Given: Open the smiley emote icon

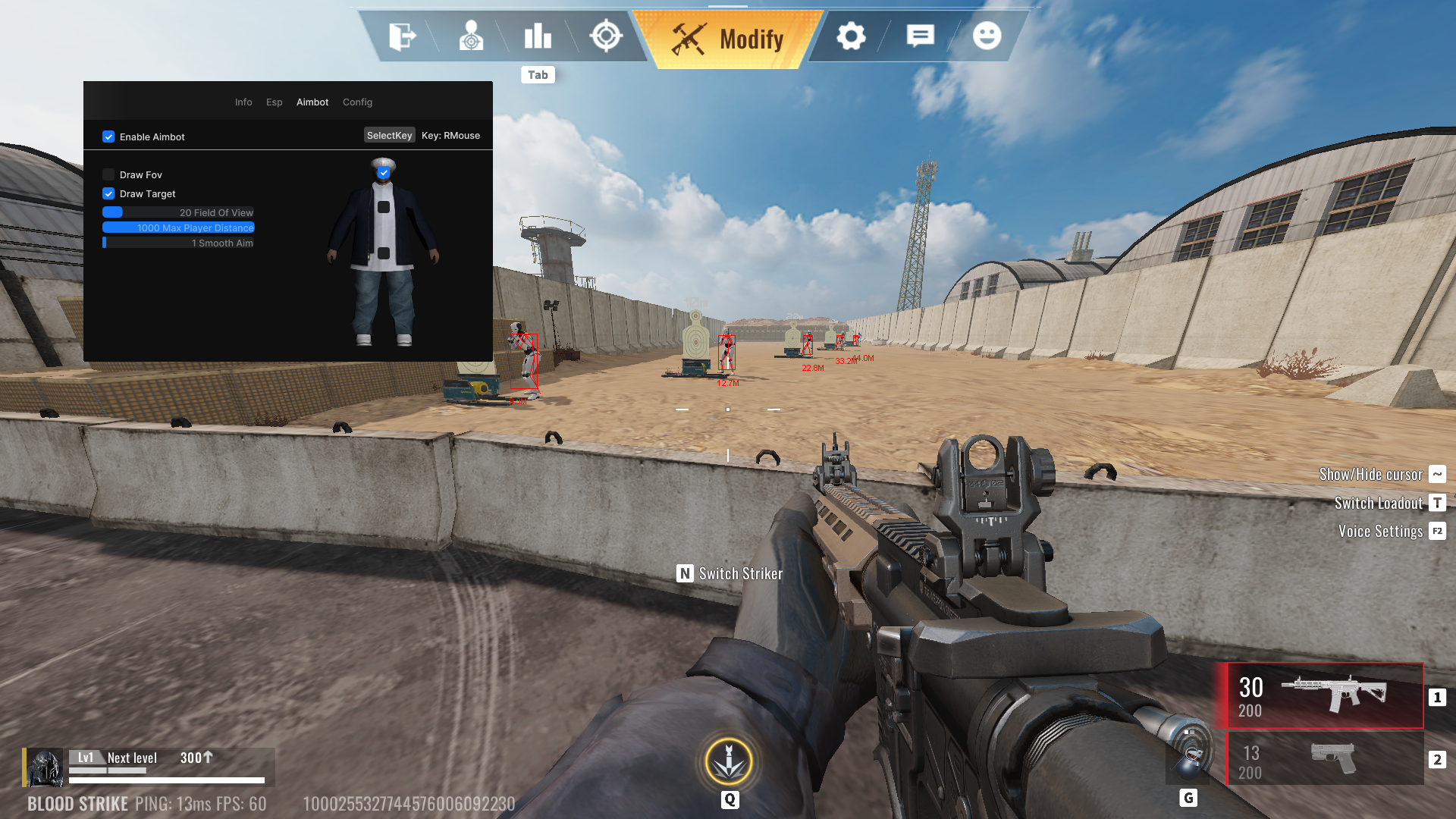Looking at the screenshot, I should 987,36.
